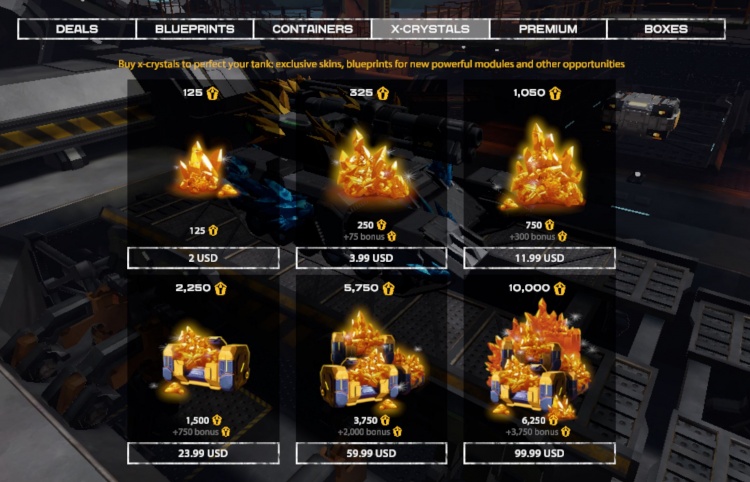750x482 pixels.
Task: Click the 11.99 USD price button
Action: pos(539,258)
